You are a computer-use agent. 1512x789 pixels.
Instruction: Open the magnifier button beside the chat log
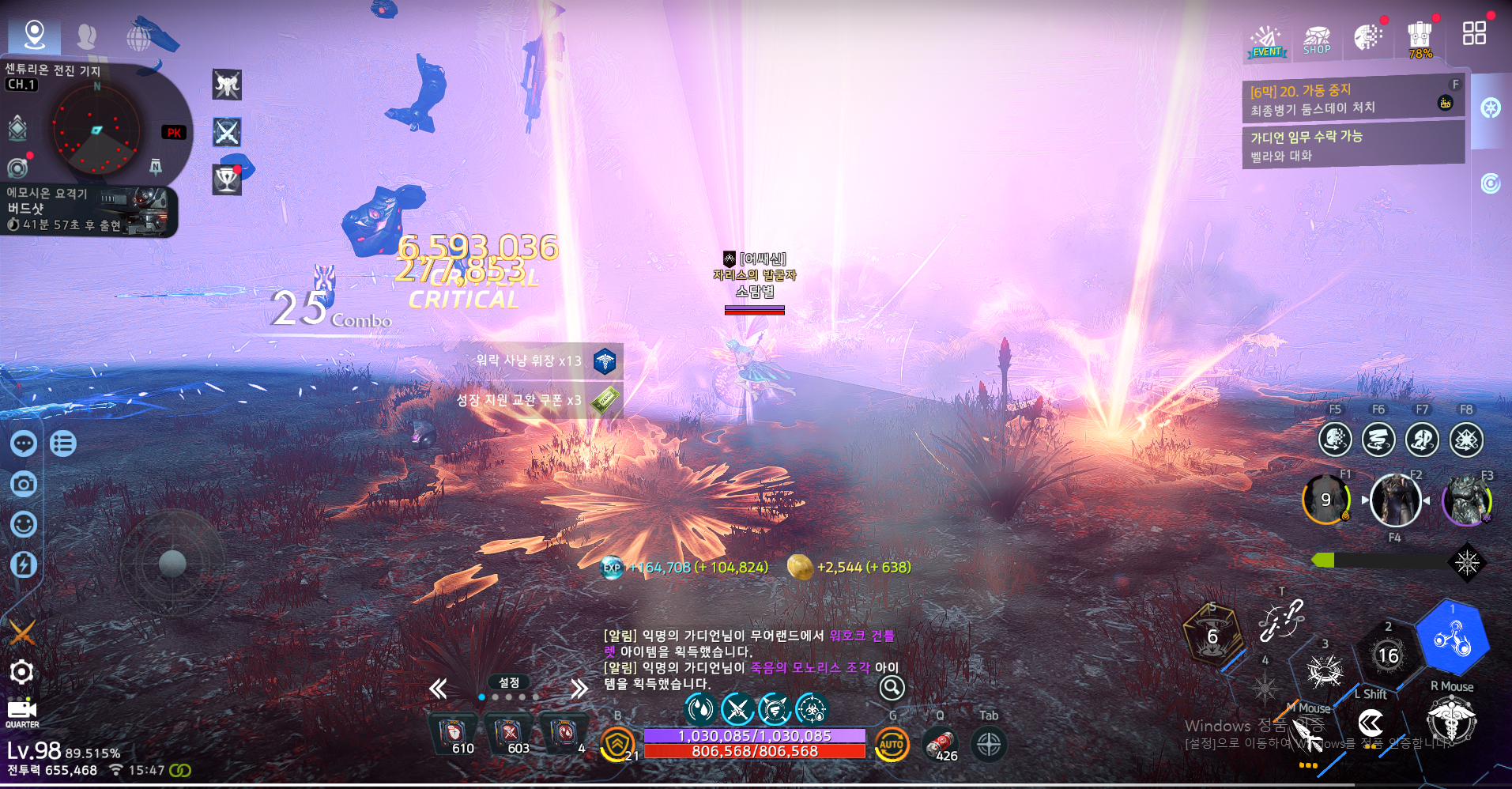[x=892, y=688]
